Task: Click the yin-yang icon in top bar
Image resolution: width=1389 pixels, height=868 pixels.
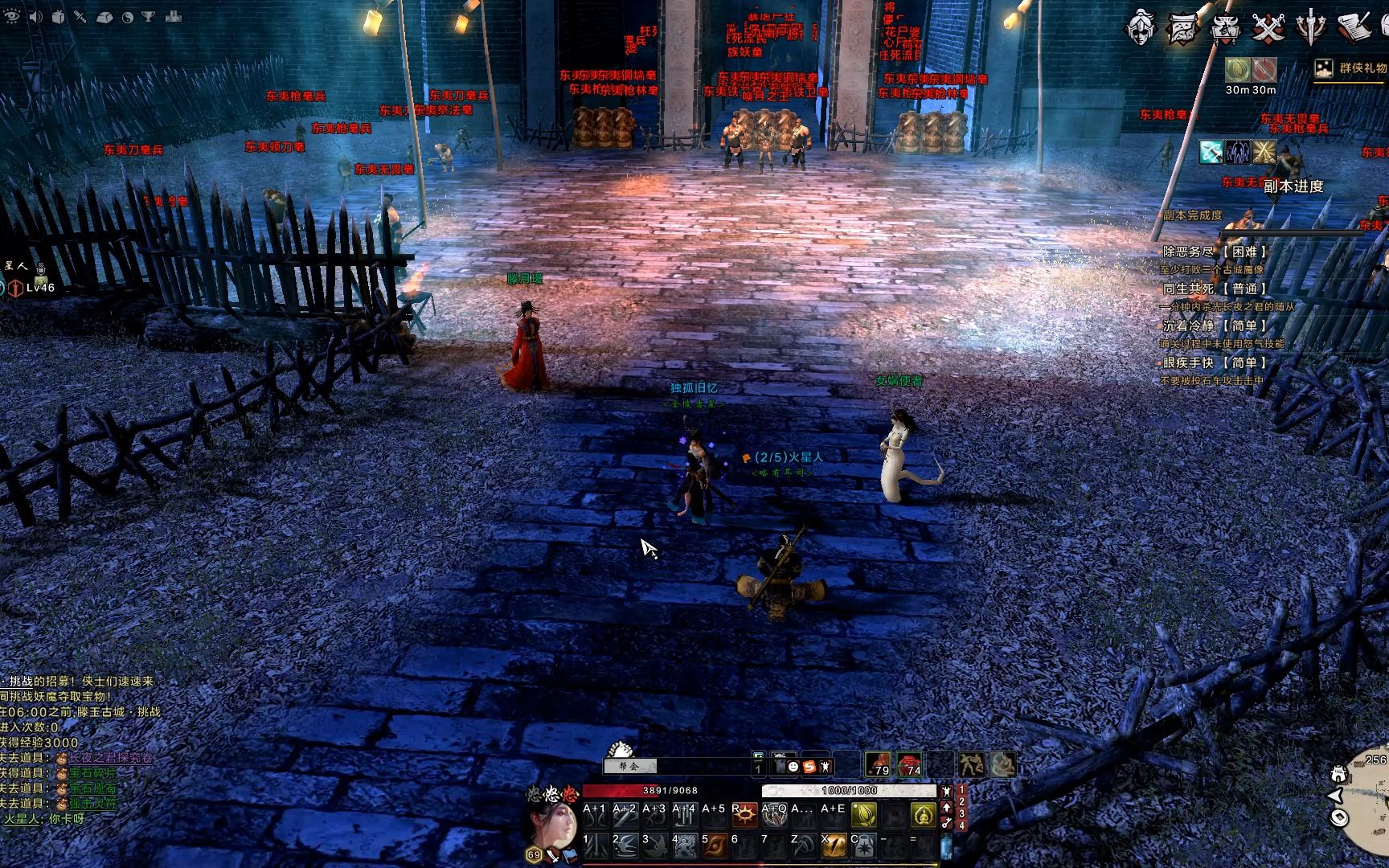Action: click(127, 17)
